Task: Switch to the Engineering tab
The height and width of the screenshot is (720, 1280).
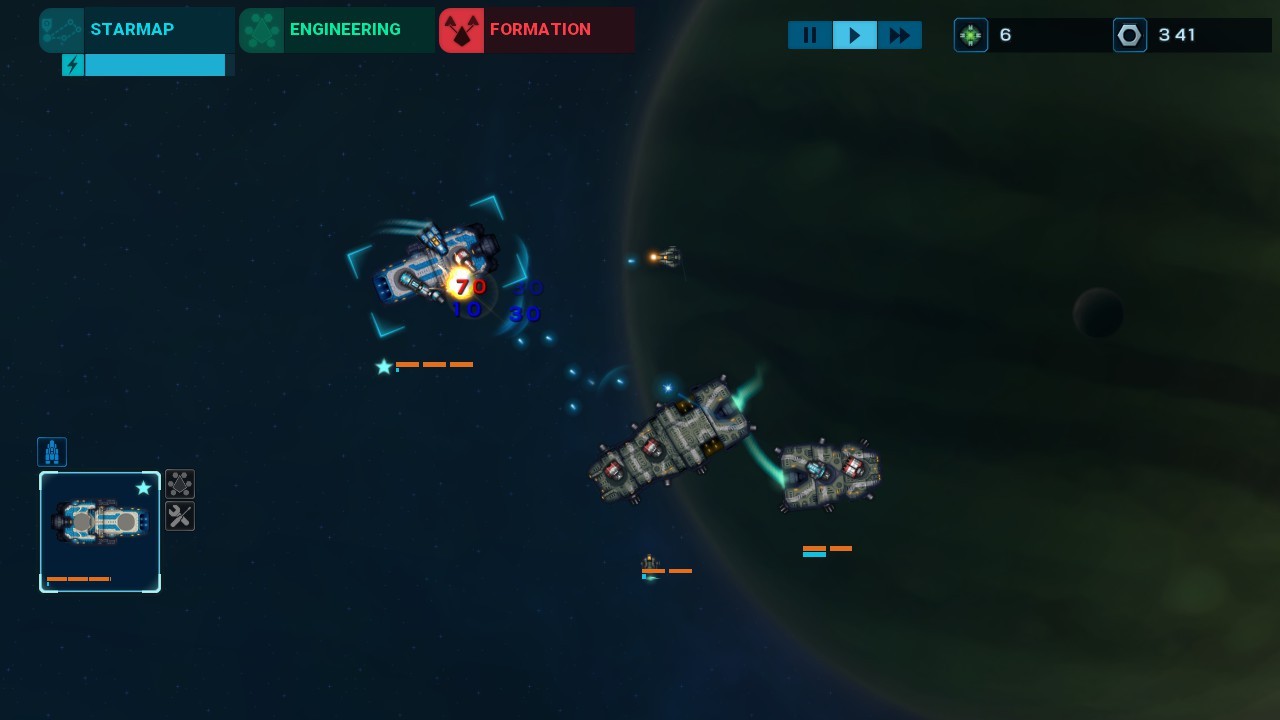Action: tap(336, 30)
